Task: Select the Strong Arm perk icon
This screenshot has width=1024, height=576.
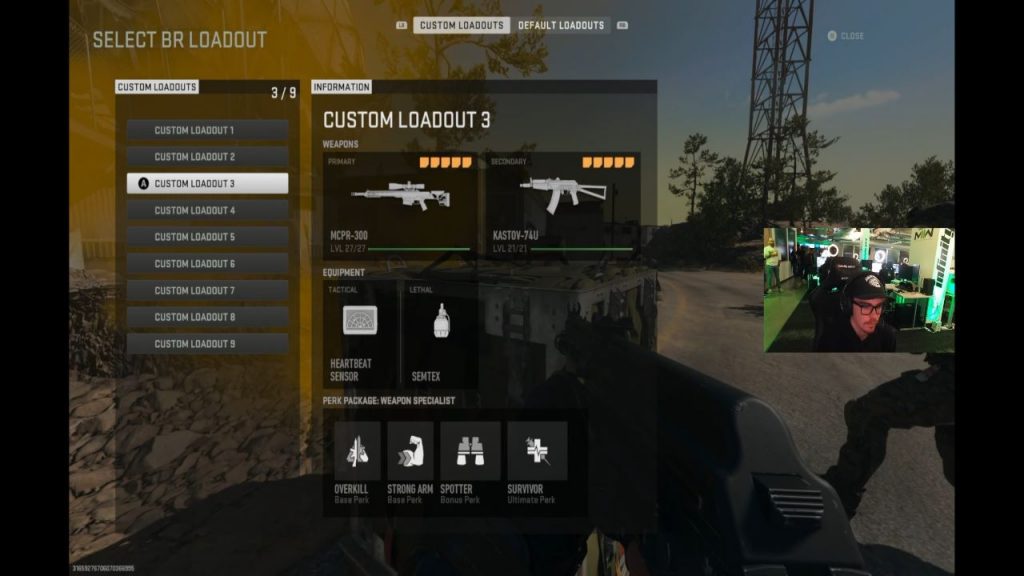Action: coord(410,451)
